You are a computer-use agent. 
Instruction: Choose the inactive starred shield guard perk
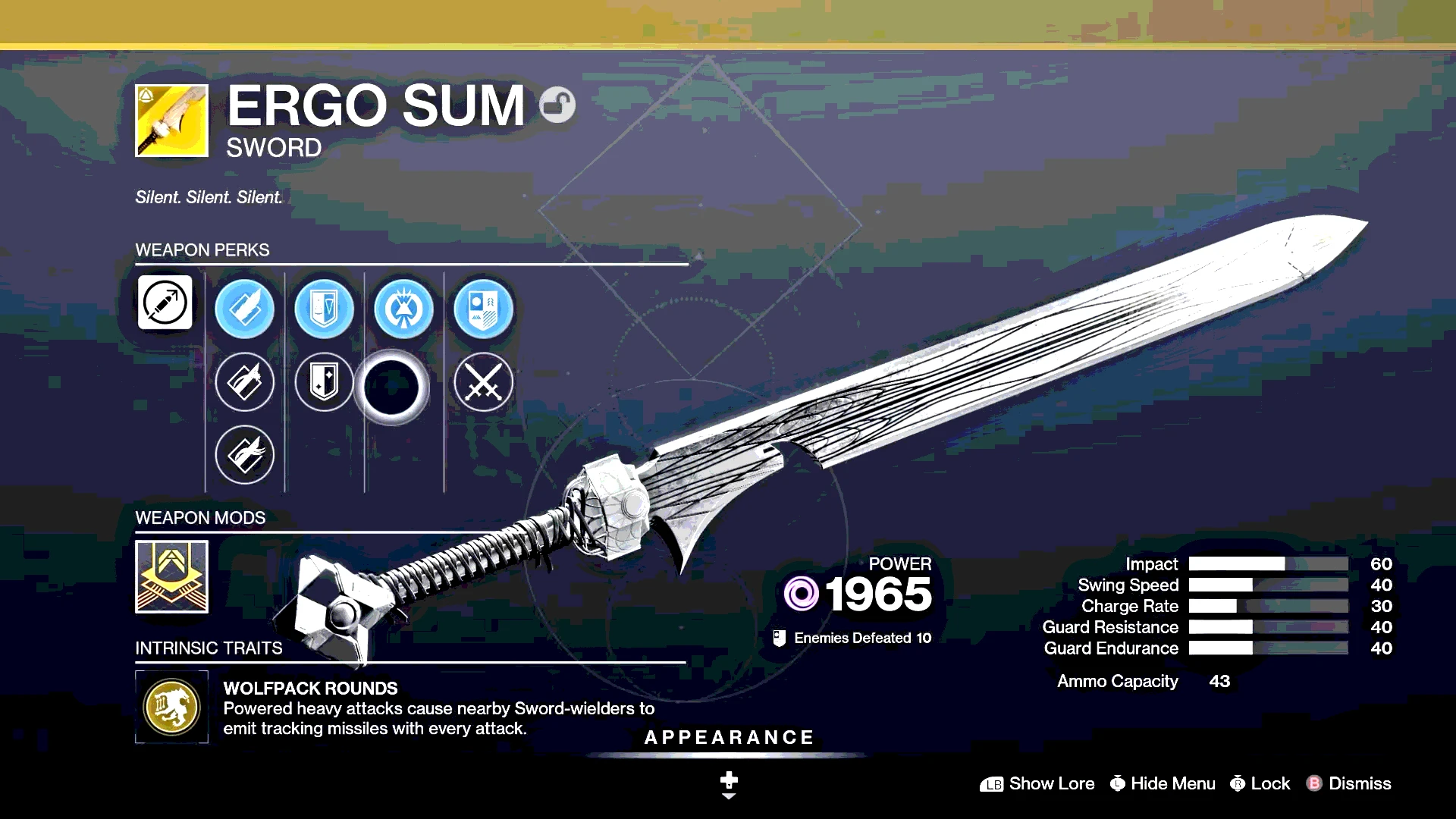pyautogui.click(x=324, y=381)
